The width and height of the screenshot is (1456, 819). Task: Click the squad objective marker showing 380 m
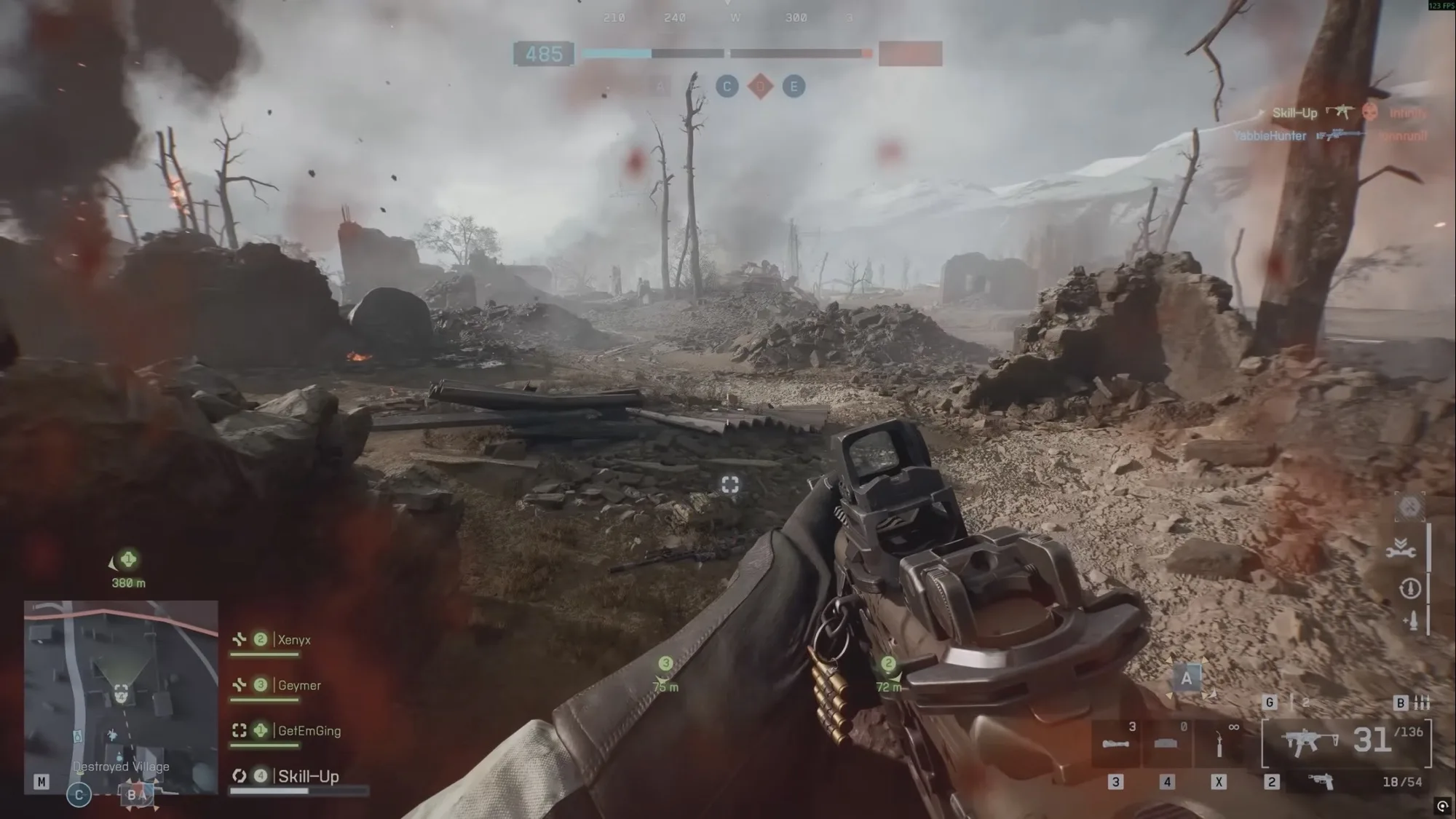128,561
